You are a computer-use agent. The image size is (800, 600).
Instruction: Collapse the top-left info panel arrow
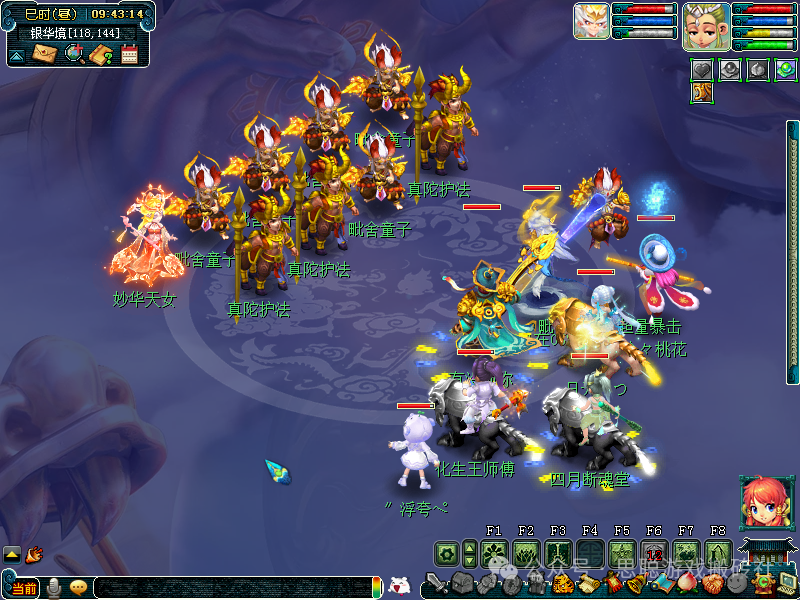pyautogui.click(x=17, y=55)
